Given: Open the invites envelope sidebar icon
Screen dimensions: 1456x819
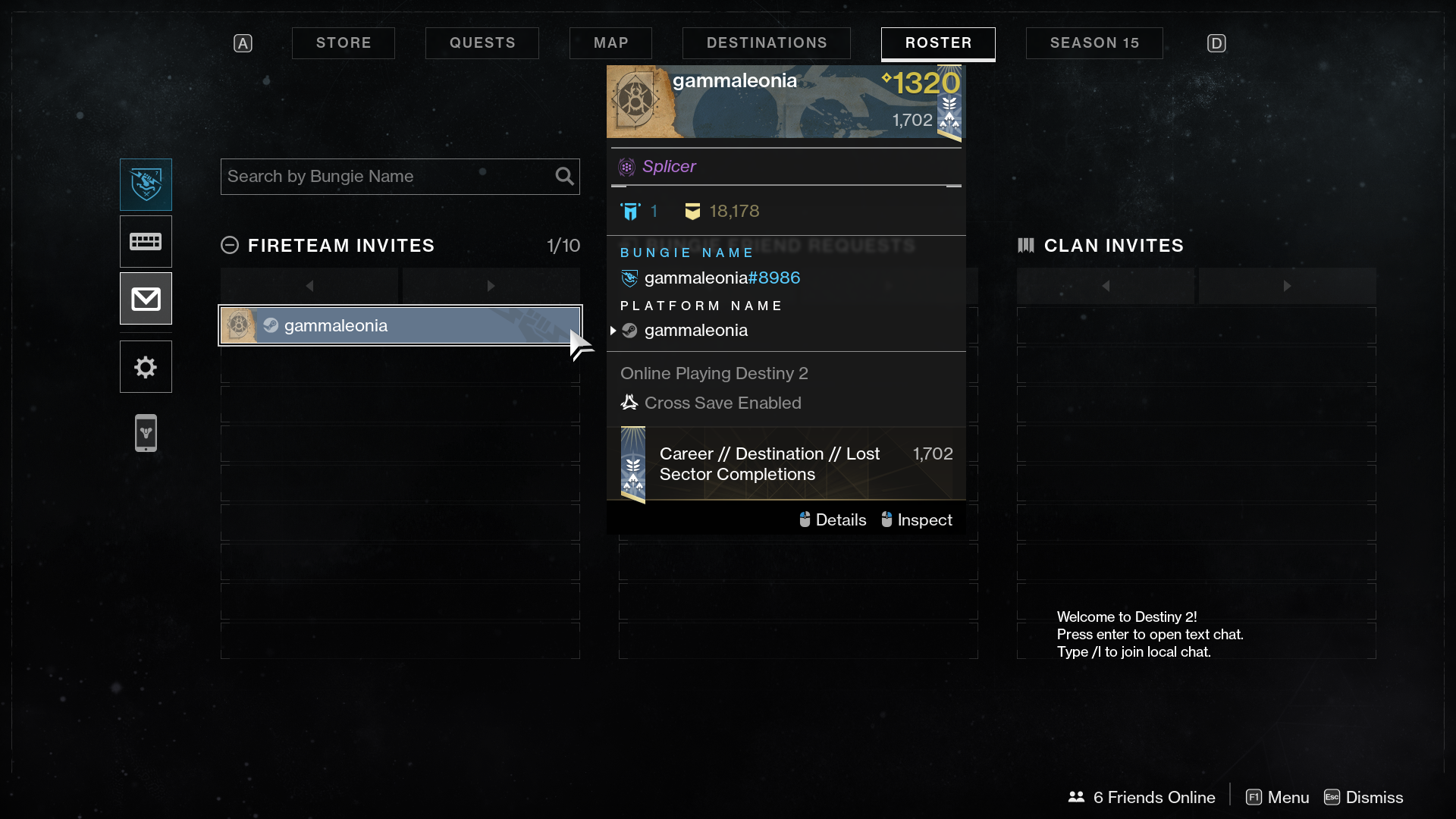Looking at the screenshot, I should click(146, 299).
